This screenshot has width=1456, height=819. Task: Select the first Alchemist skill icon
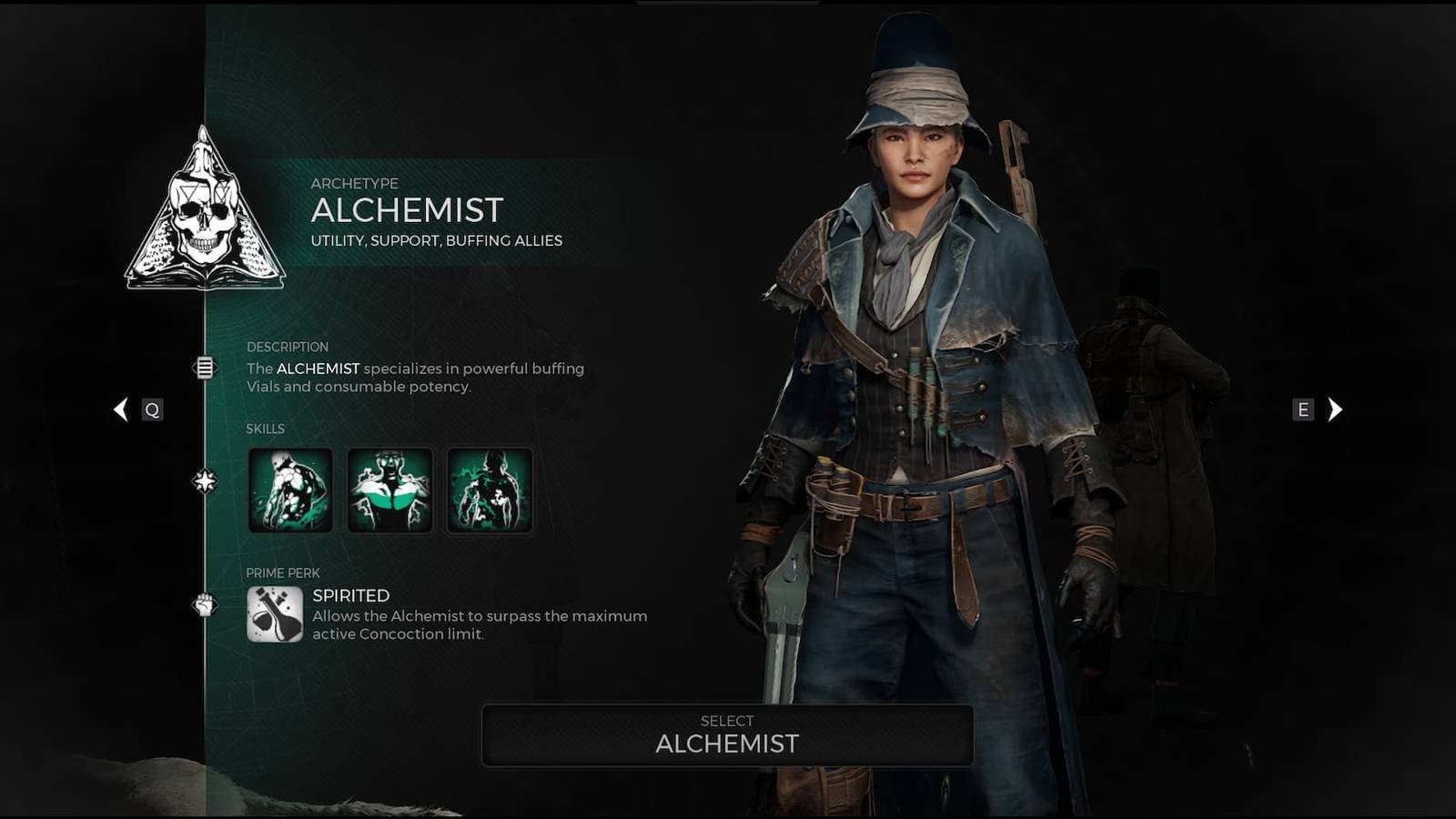point(289,489)
